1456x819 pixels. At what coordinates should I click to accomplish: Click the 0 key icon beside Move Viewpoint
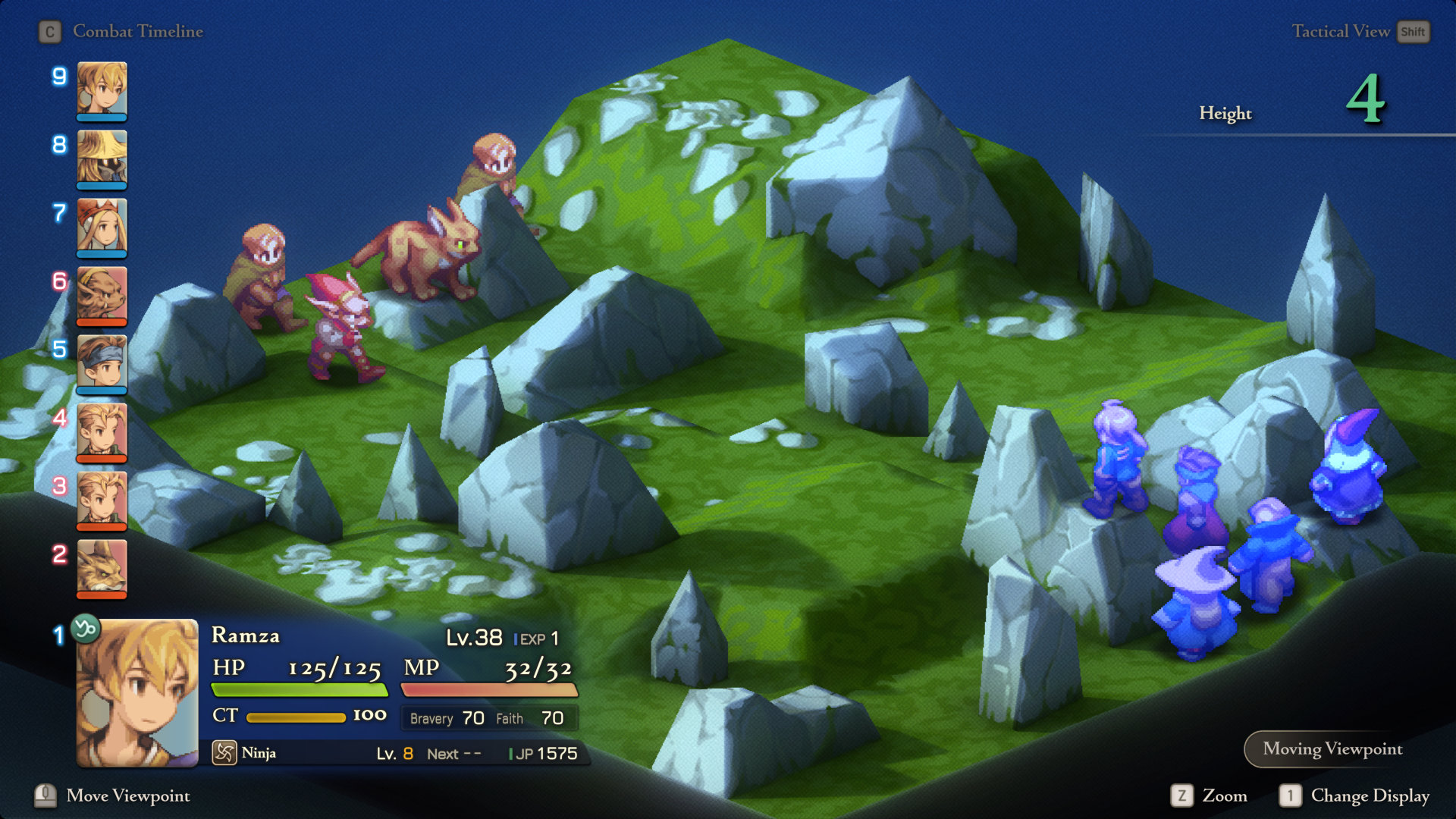click(x=45, y=795)
